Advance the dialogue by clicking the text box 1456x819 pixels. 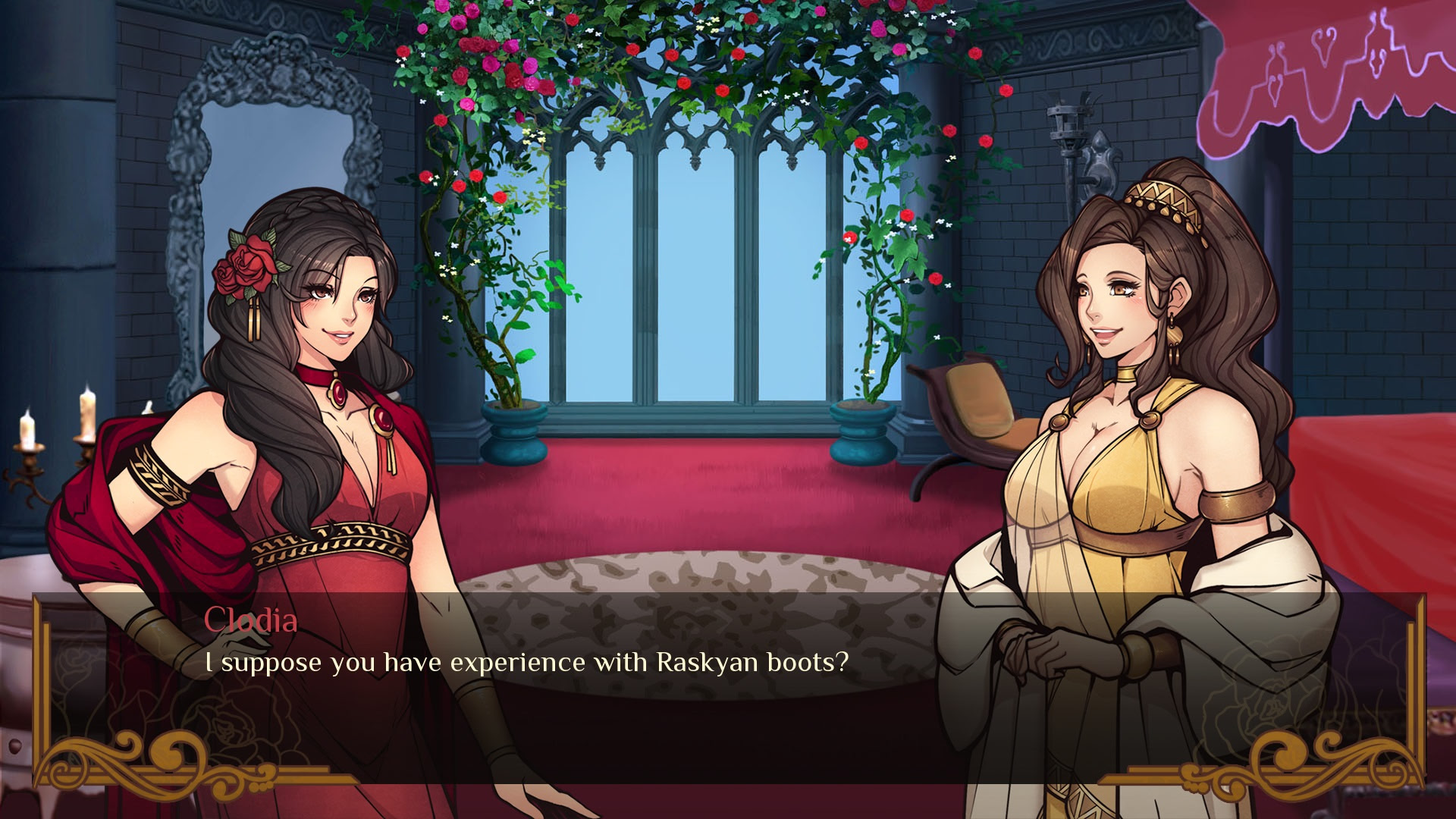point(728,682)
